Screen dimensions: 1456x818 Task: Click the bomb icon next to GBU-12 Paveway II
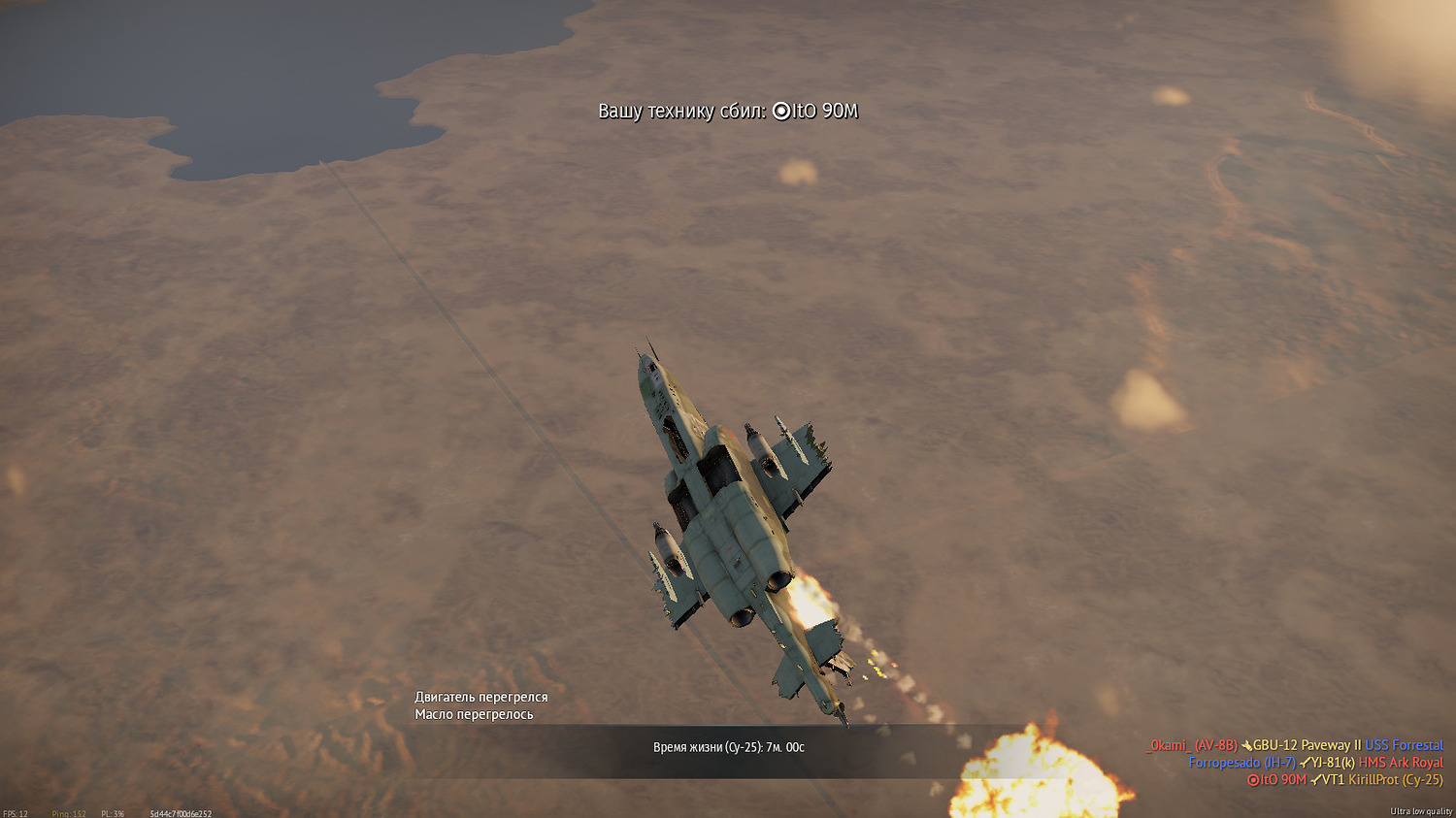[x=1246, y=745]
